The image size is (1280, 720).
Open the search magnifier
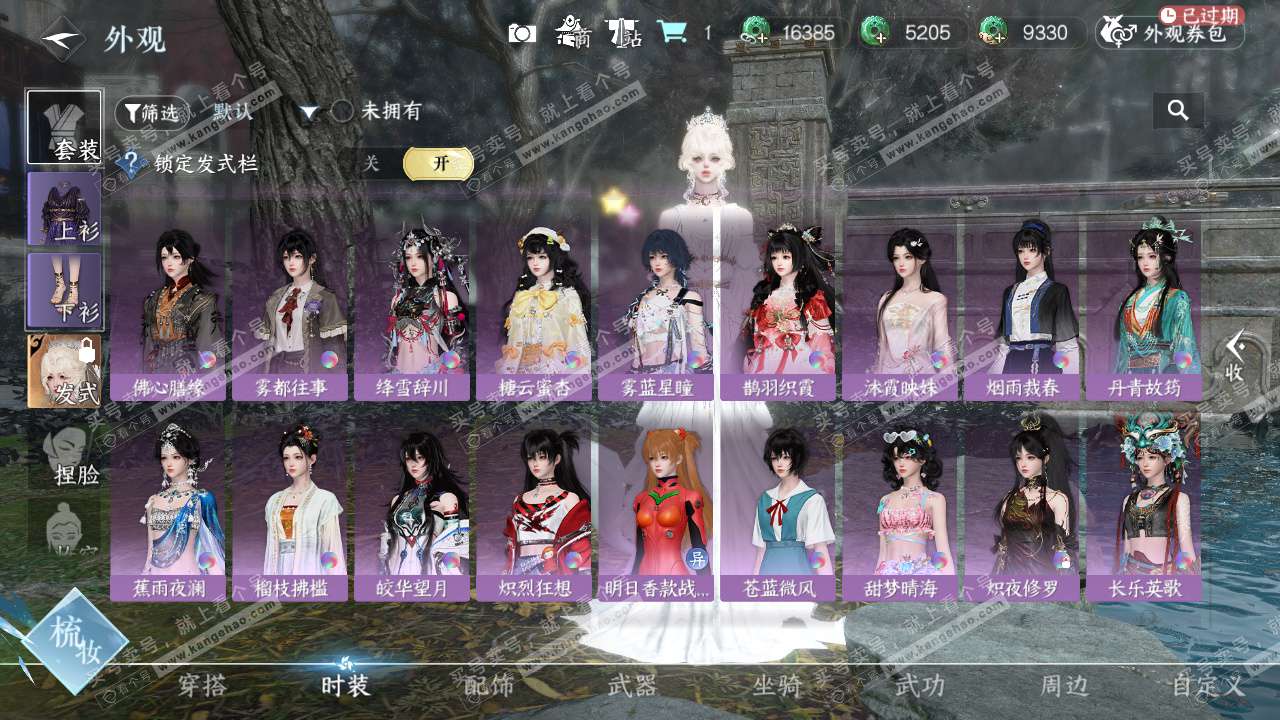(x=1178, y=111)
